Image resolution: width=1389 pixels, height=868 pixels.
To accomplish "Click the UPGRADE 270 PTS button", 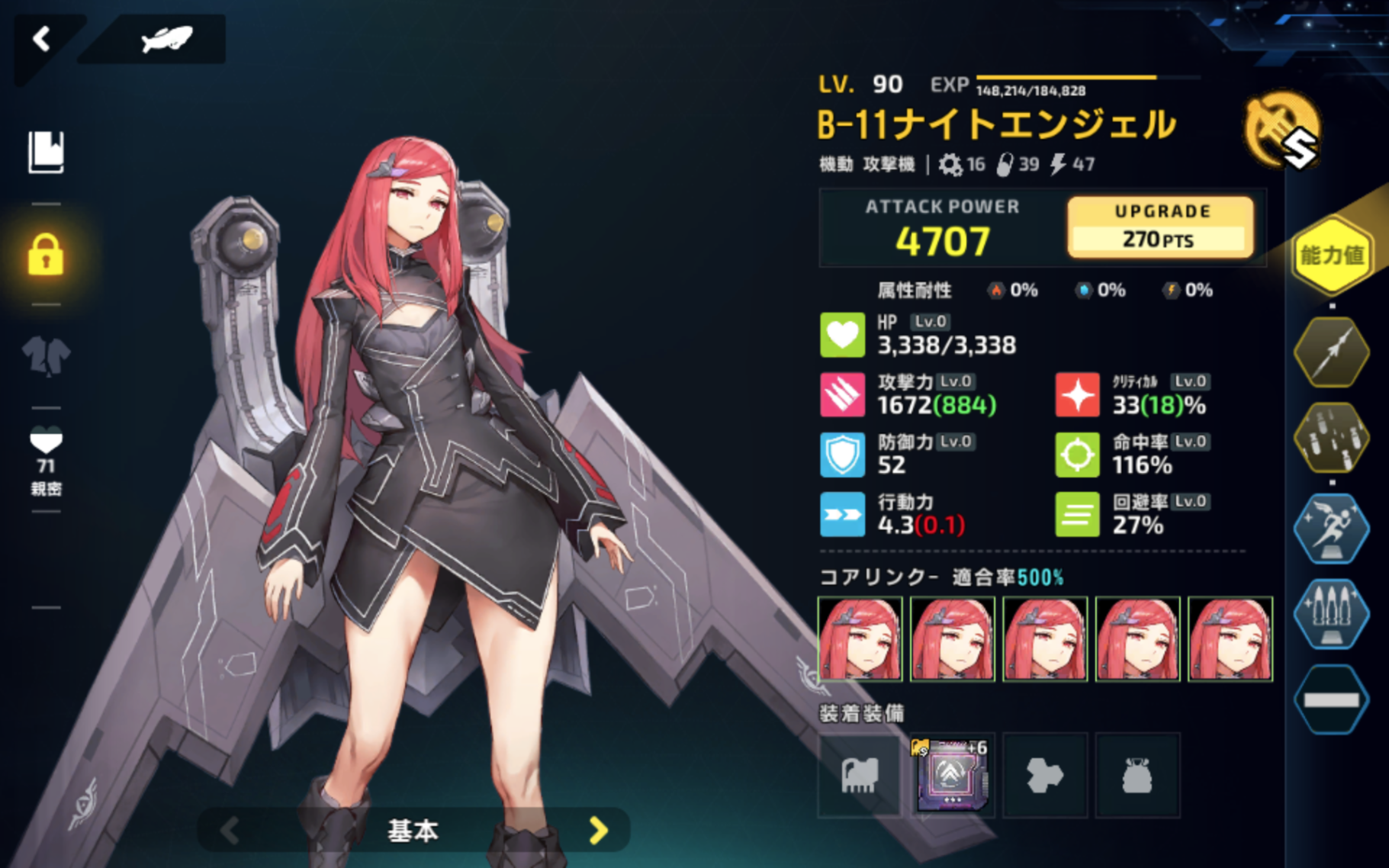I will coord(1159,227).
